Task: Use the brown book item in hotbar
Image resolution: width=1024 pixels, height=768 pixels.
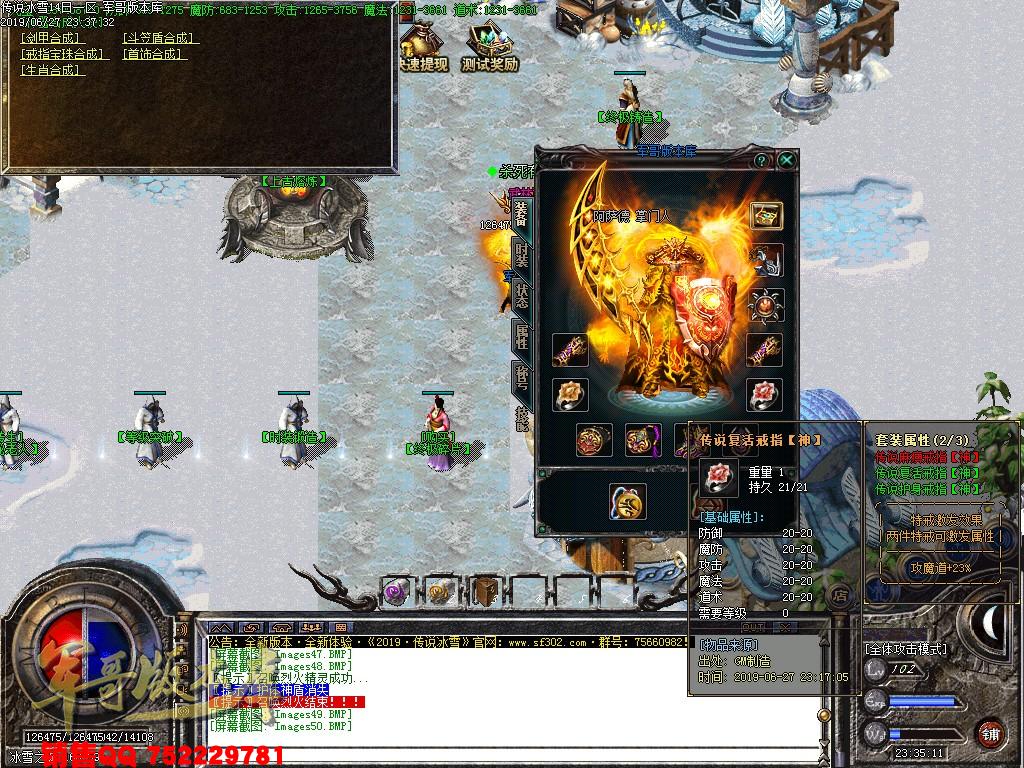Action: [486, 591]
